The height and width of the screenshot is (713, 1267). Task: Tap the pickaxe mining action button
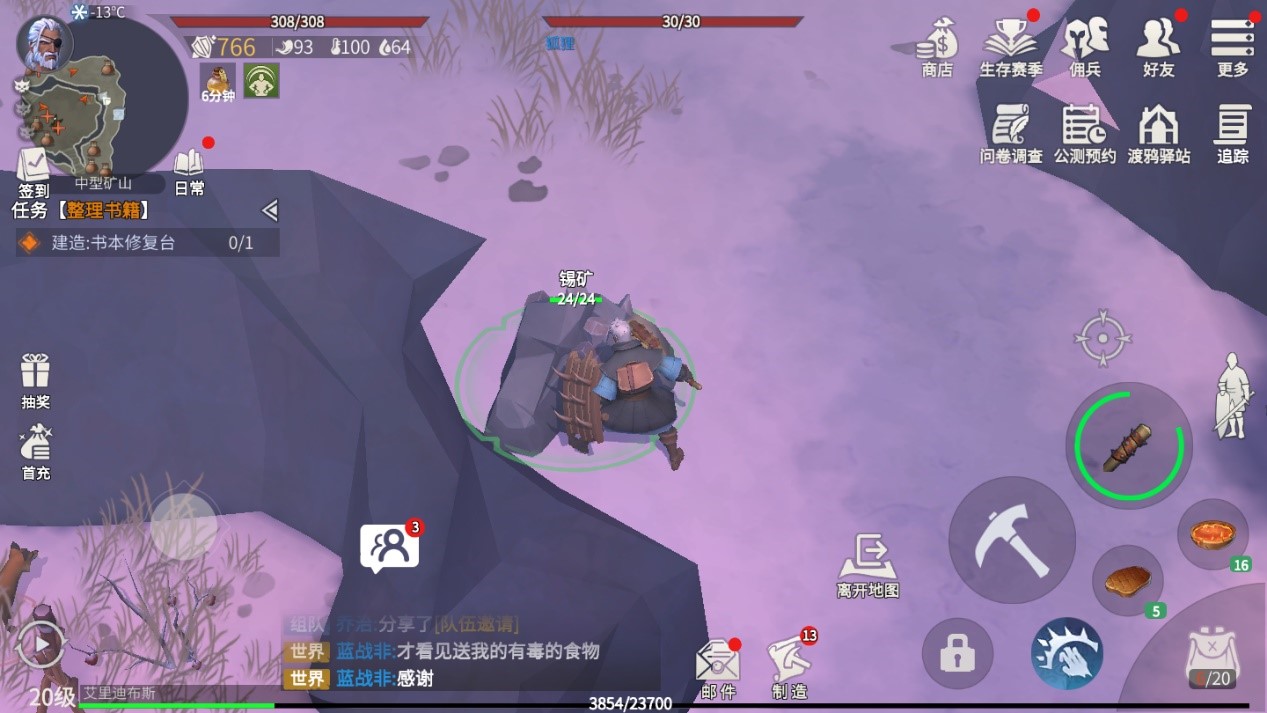(x=1011, y=540)
